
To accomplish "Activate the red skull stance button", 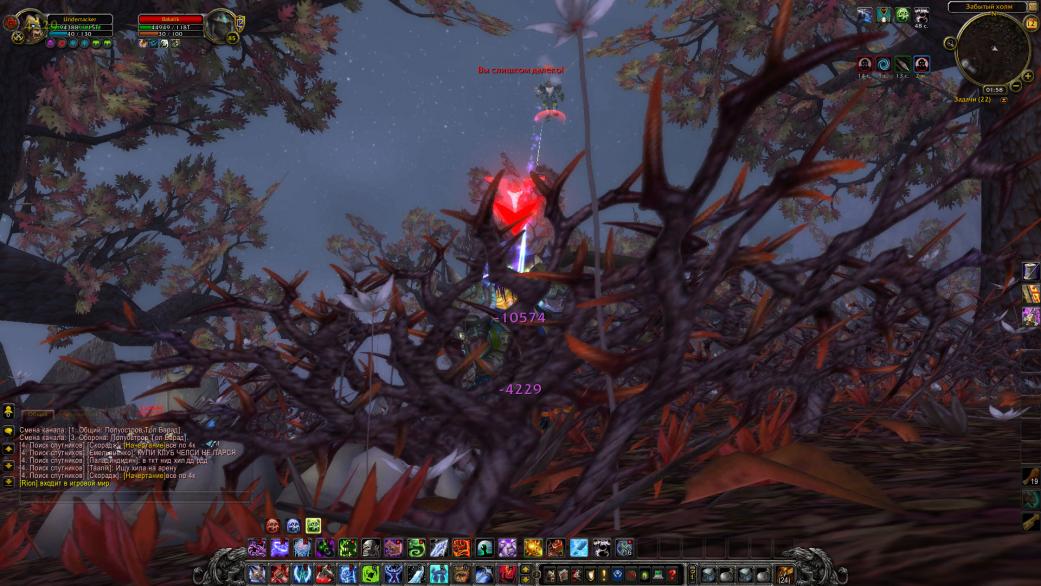I will [x=273, y=526].
